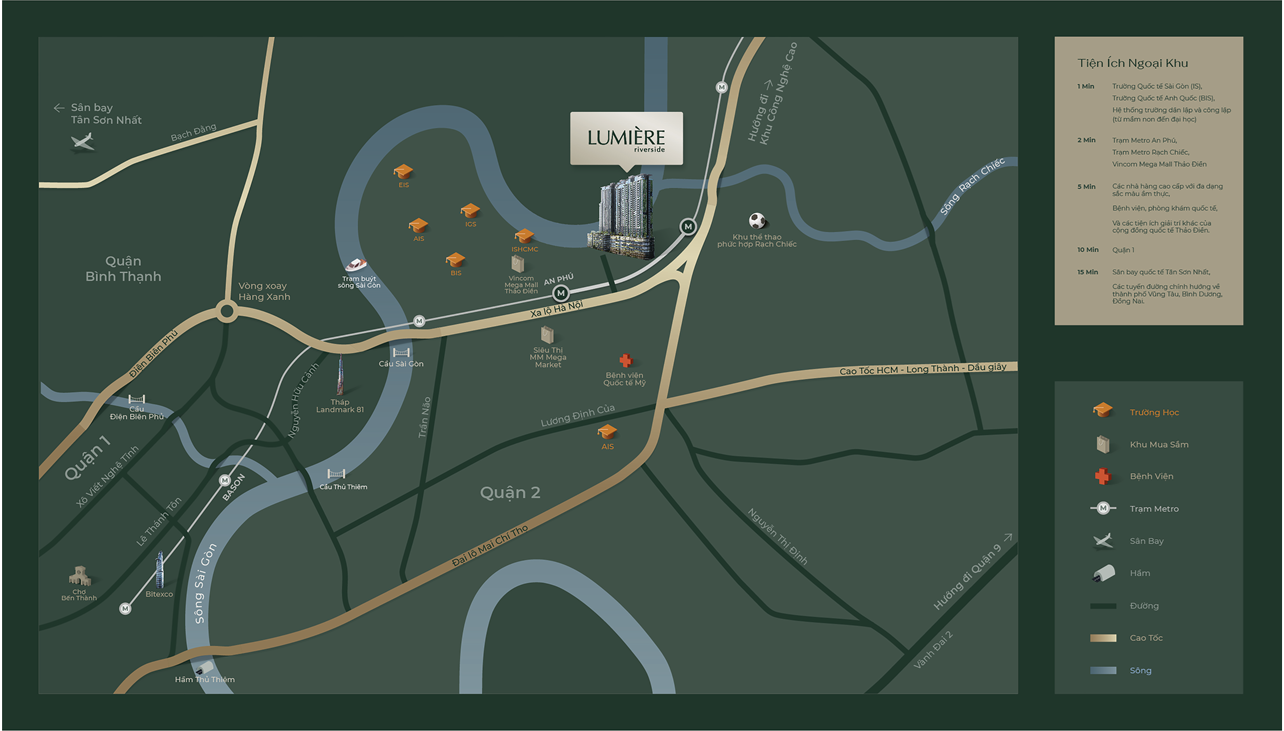Open the Sài Gòn river bus station marker
The height and width of the screenshot is (731, 1284).
356,265
